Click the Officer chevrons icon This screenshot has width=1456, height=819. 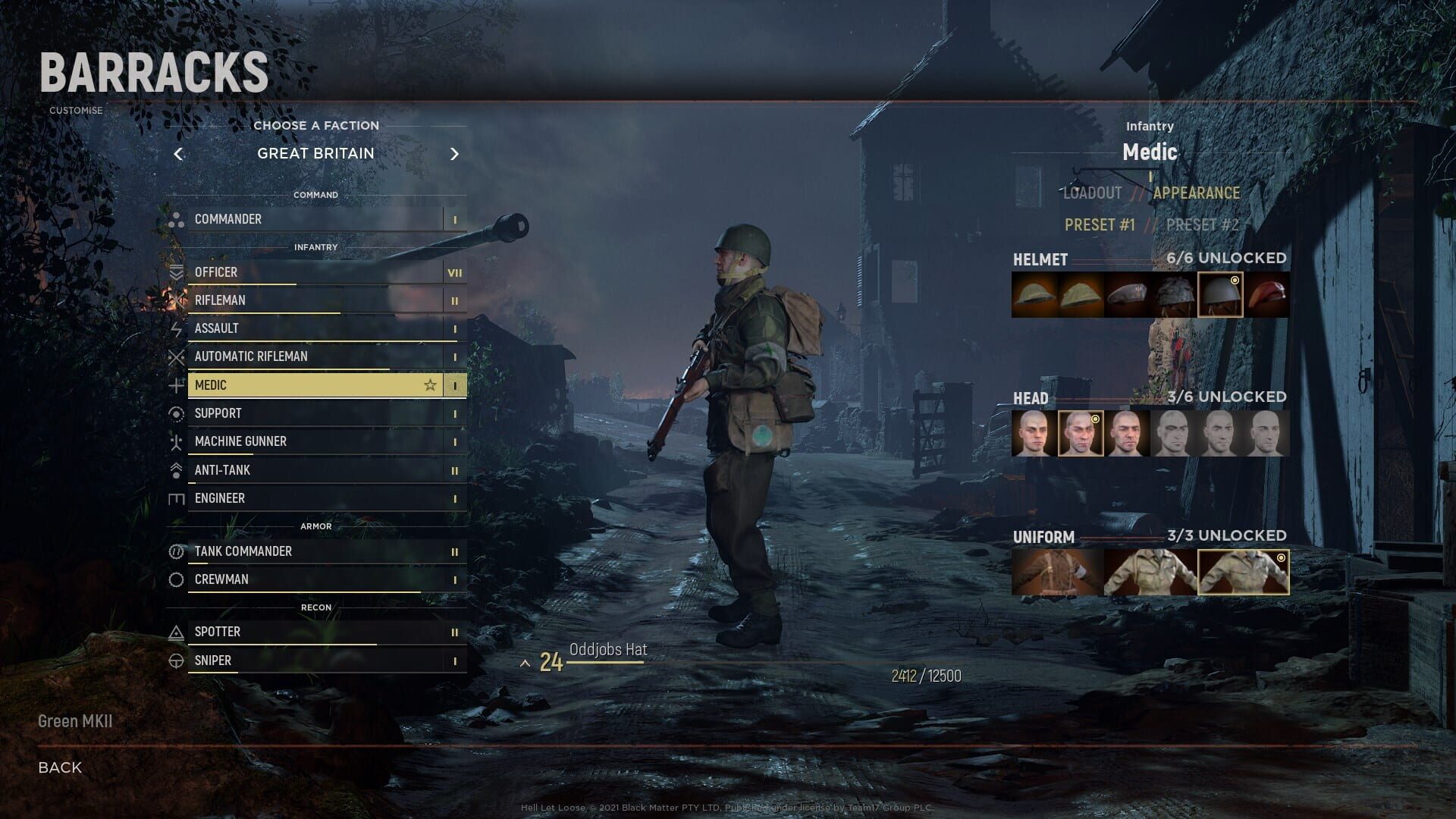176,272
